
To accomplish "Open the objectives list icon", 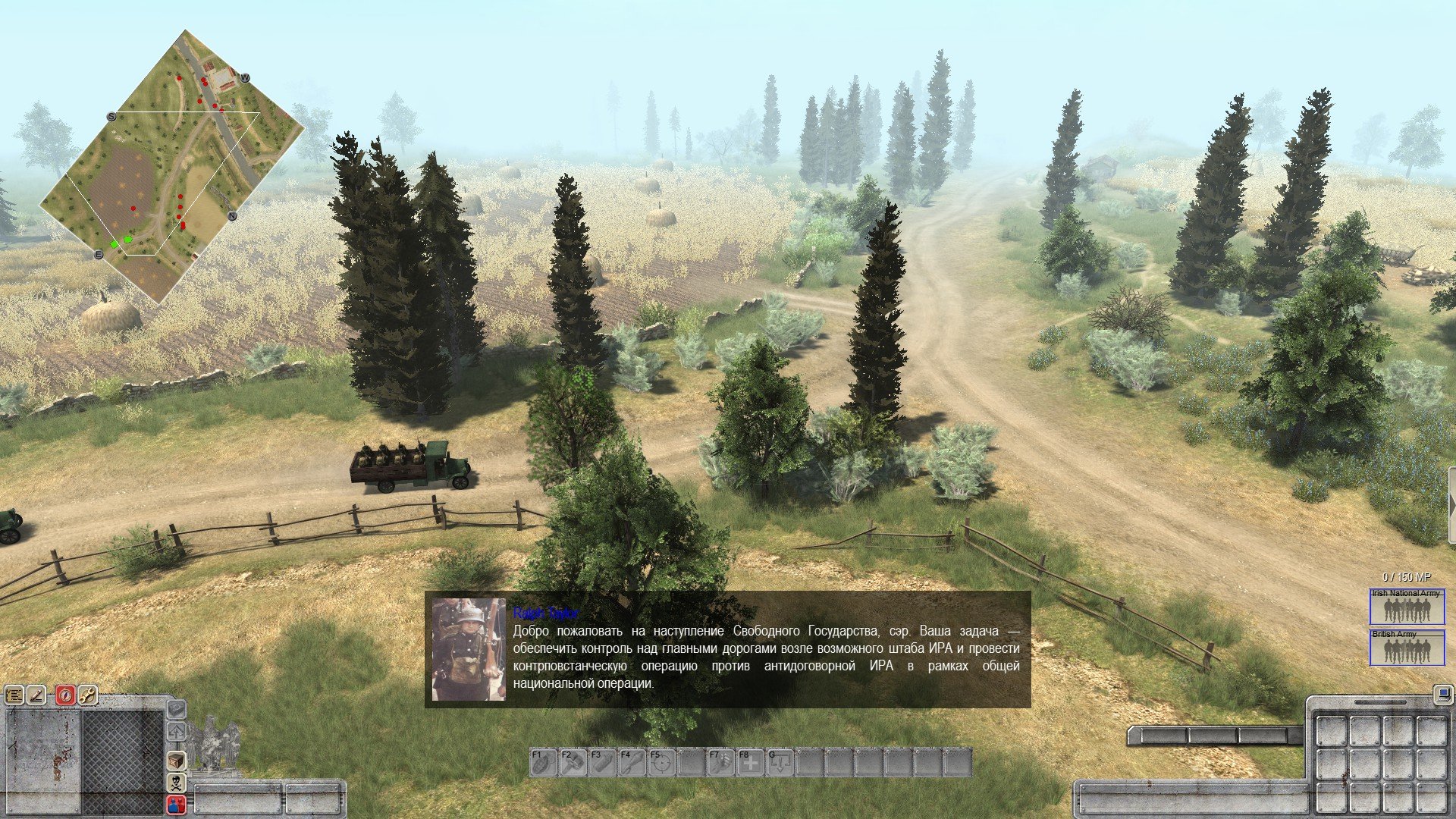I will pyautogui.click(x=14, y=695).
